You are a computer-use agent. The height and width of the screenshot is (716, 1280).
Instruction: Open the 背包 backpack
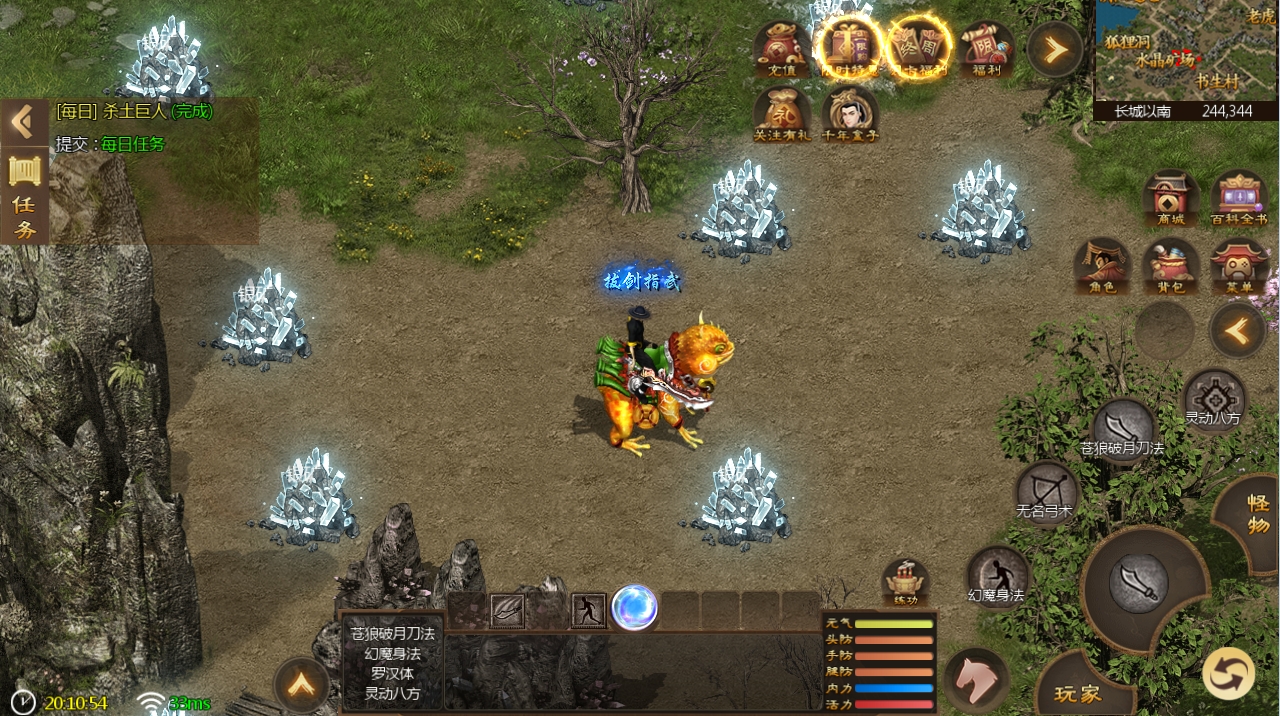click(x=1171, y=266)
